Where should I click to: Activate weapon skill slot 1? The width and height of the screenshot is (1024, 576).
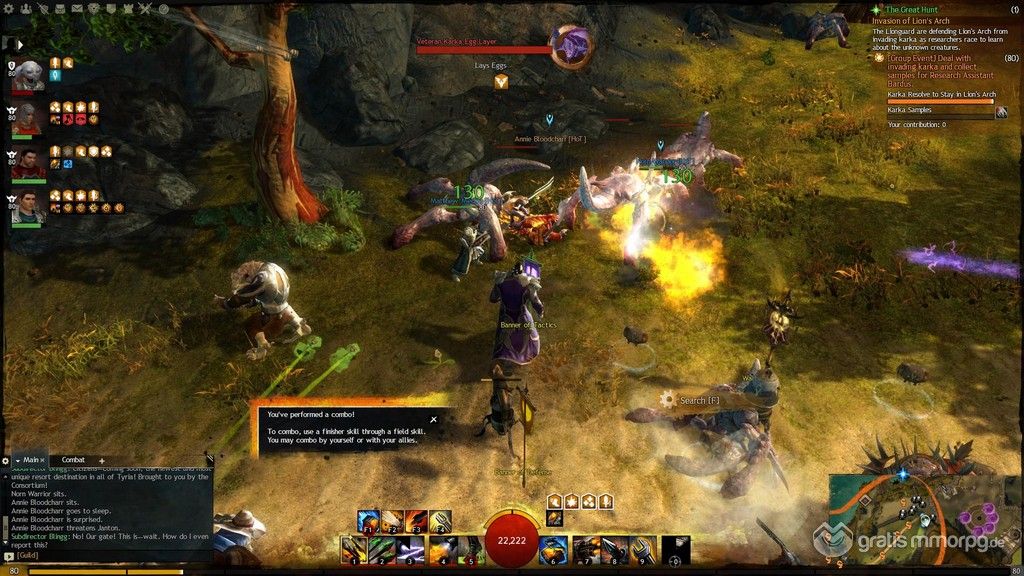[x=353, y=549]
